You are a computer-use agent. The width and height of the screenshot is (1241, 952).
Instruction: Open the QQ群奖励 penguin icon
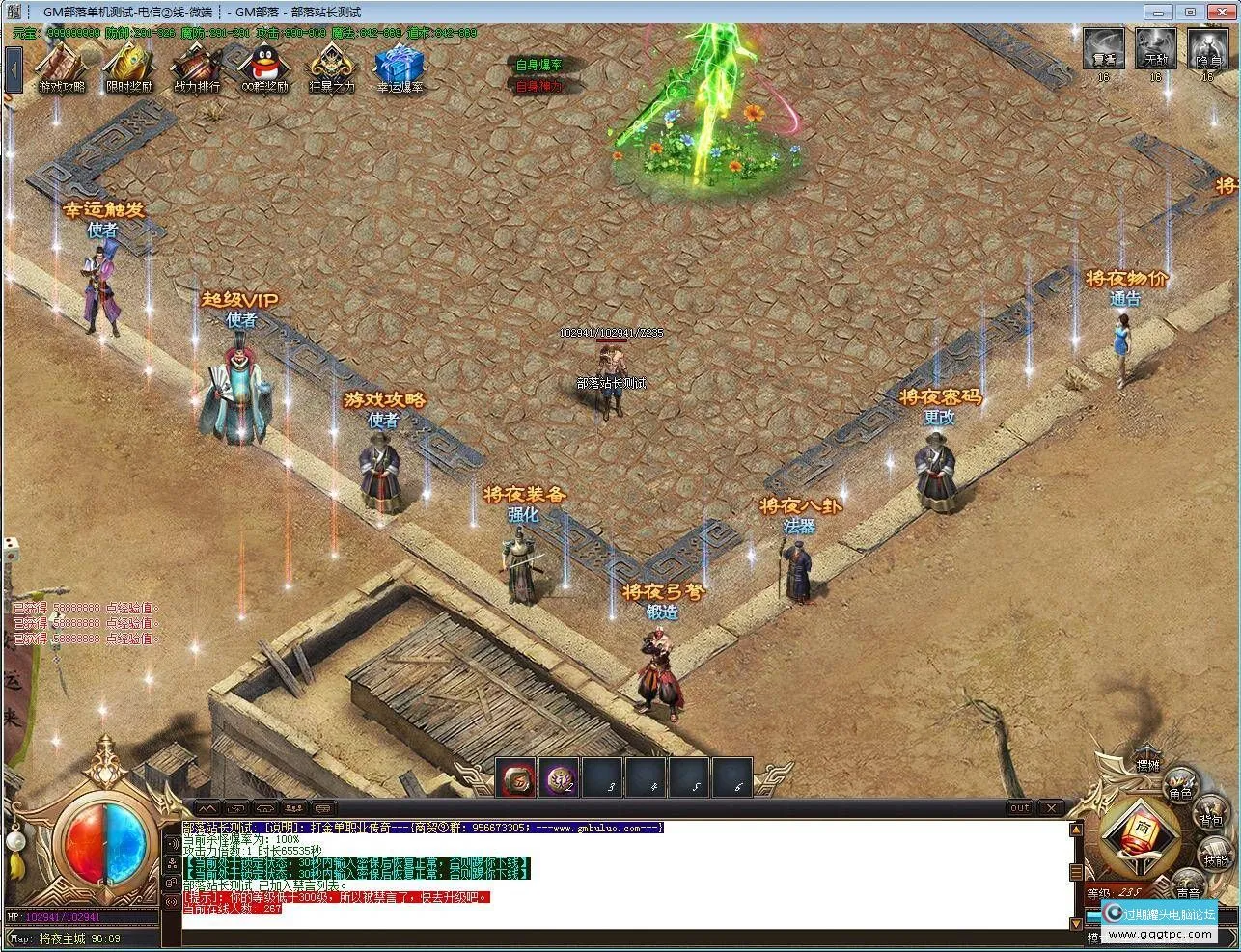coord(264,68)
